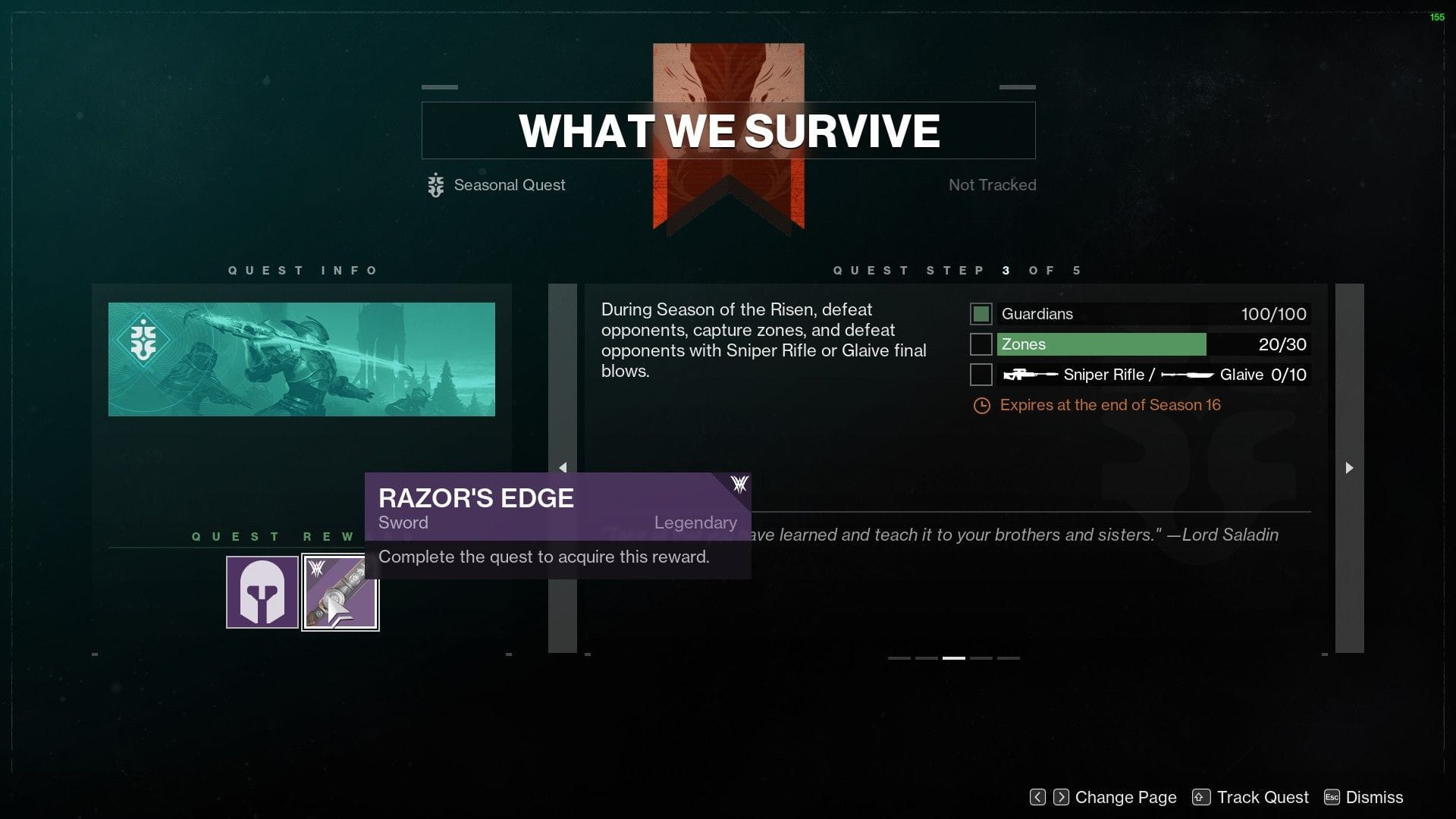Click the right Change Page chevron
The image size is (1456, 819).
[x=1061, y=797]
